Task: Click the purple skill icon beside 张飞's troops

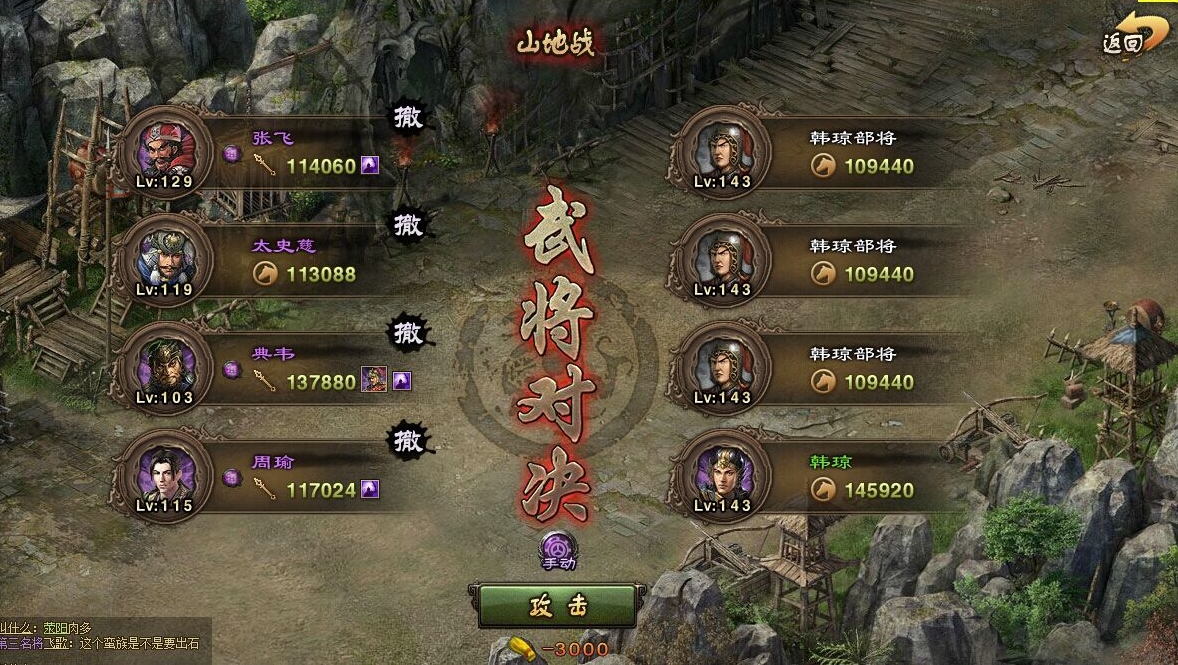Action: click(x=370, y=166)
